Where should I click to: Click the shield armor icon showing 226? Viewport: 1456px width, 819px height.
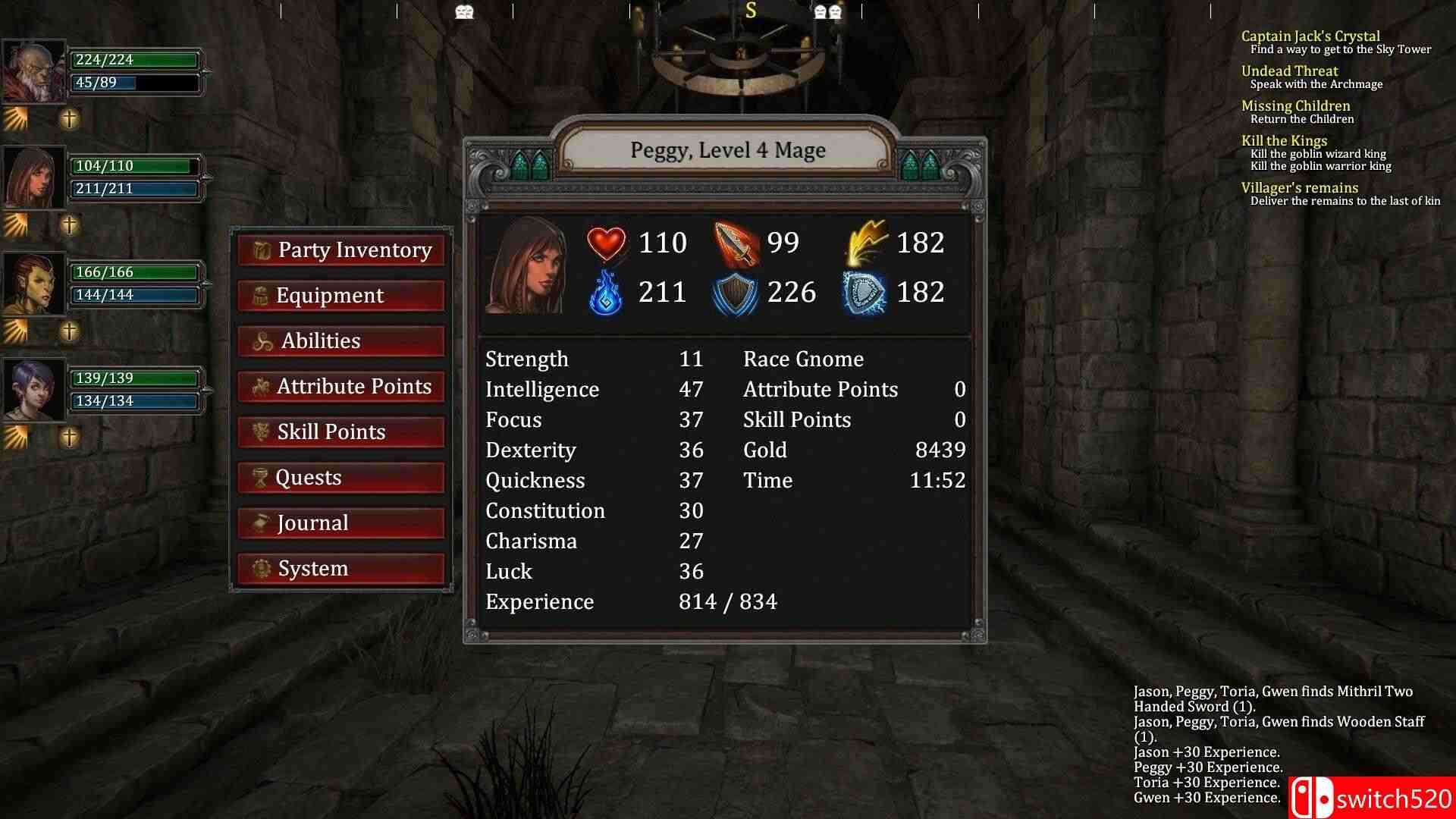[x=734, y=292]
